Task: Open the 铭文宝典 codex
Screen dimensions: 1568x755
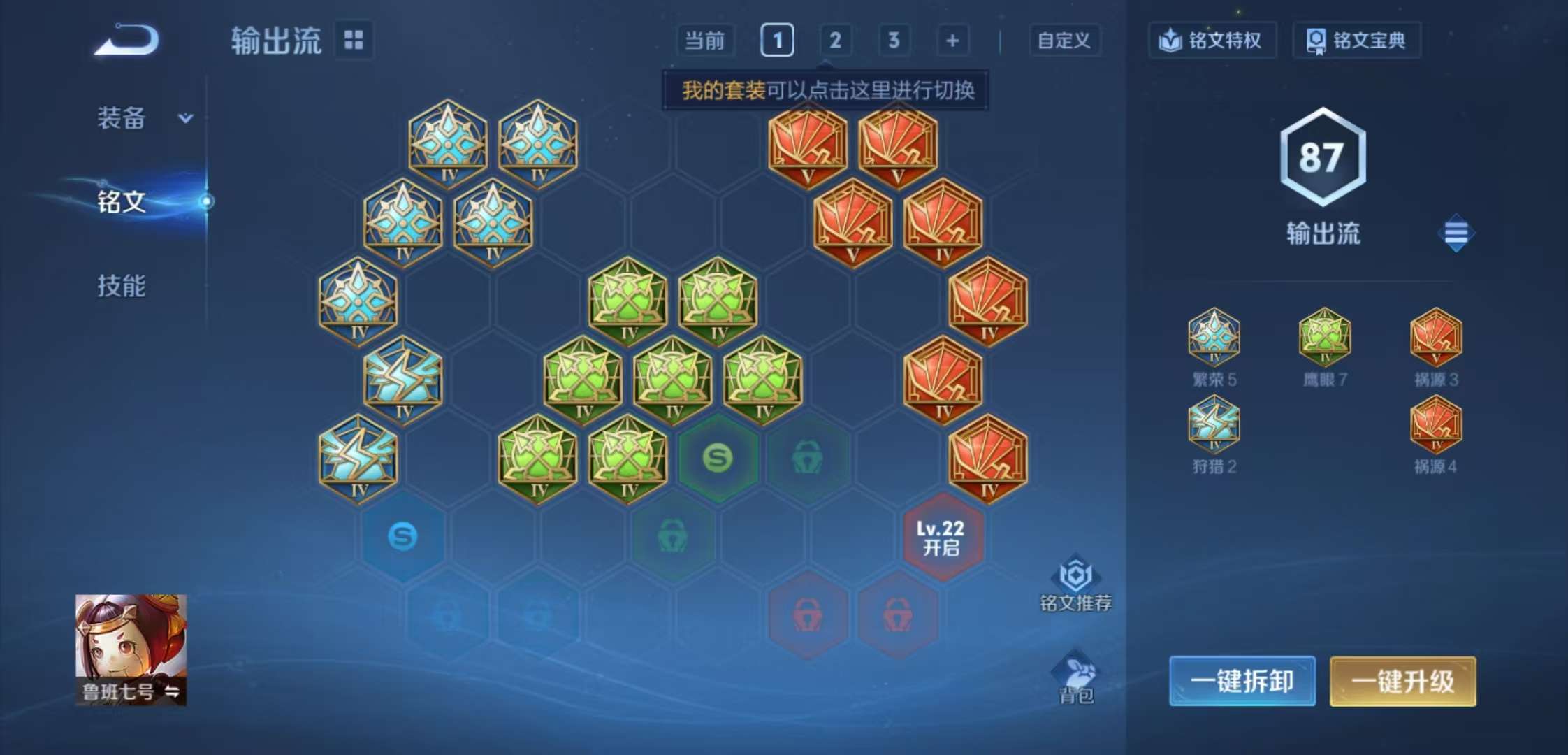Action: (1356, 41)
